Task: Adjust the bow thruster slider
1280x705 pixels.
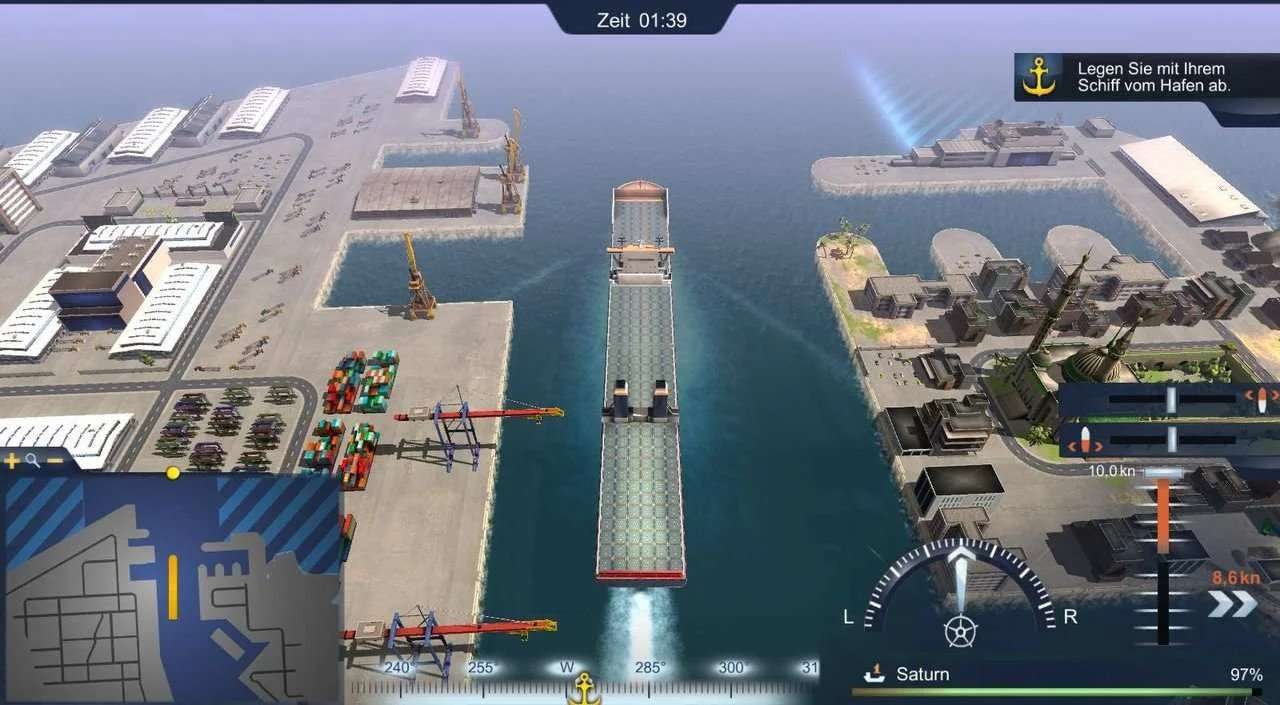Action: [1171, 400]
